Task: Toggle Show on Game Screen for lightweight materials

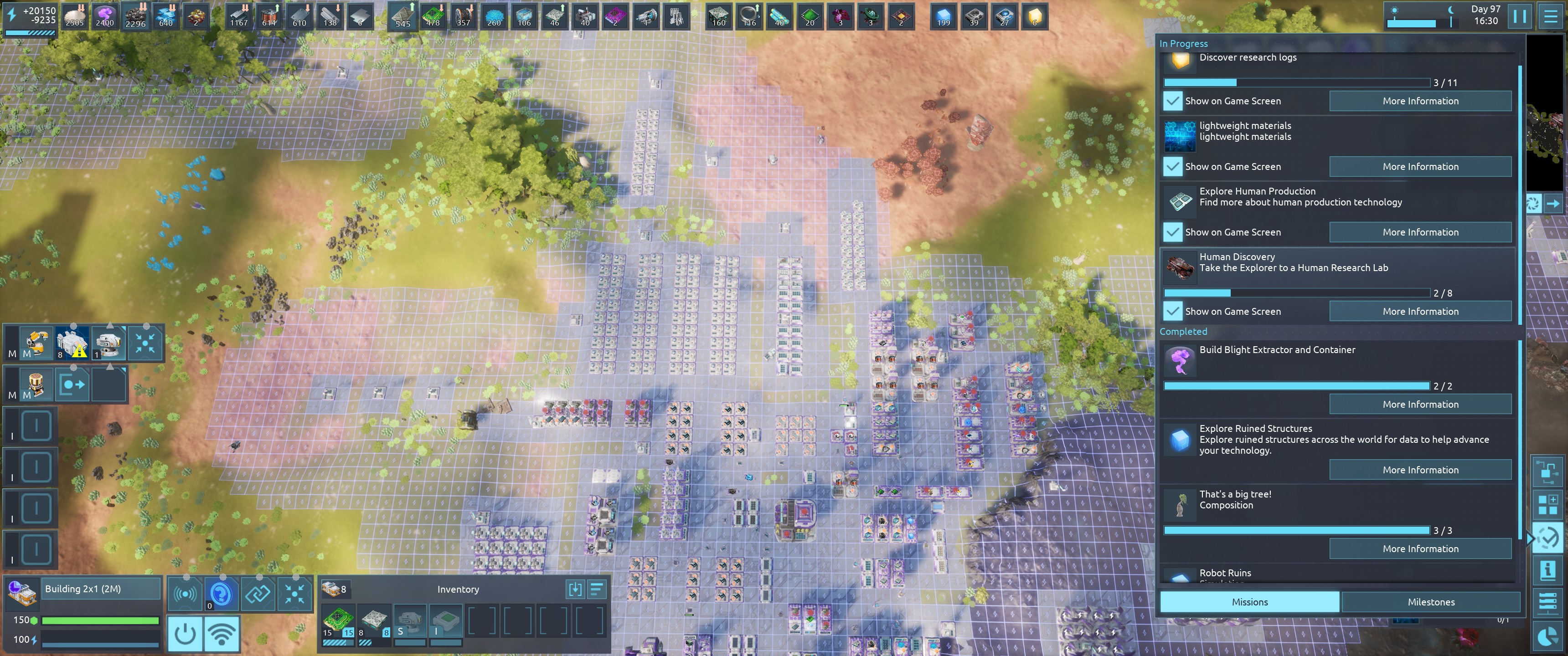Action: (x=1172, y=166)
